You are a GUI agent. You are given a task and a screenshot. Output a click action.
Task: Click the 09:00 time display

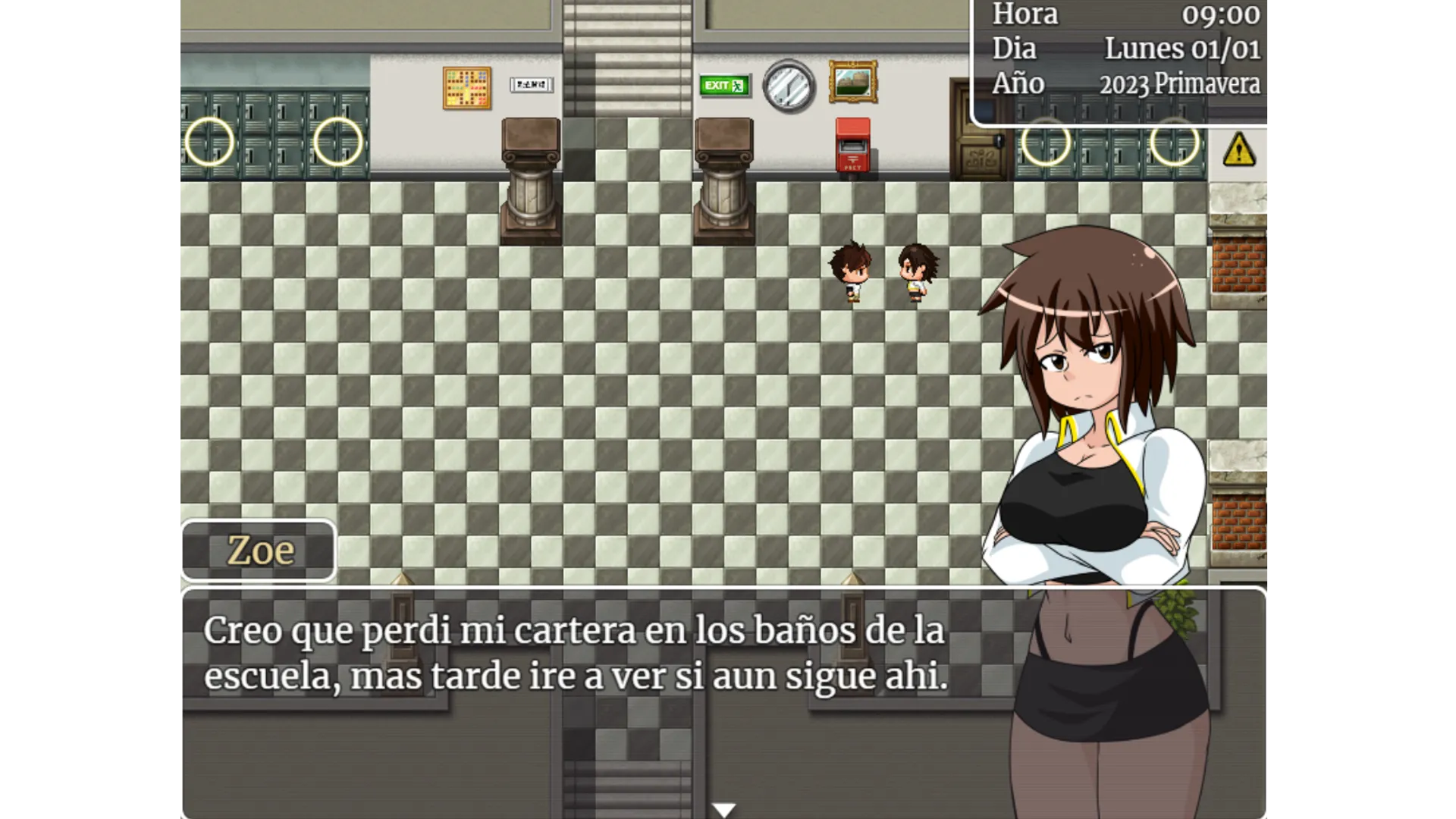coord(1222,14)
